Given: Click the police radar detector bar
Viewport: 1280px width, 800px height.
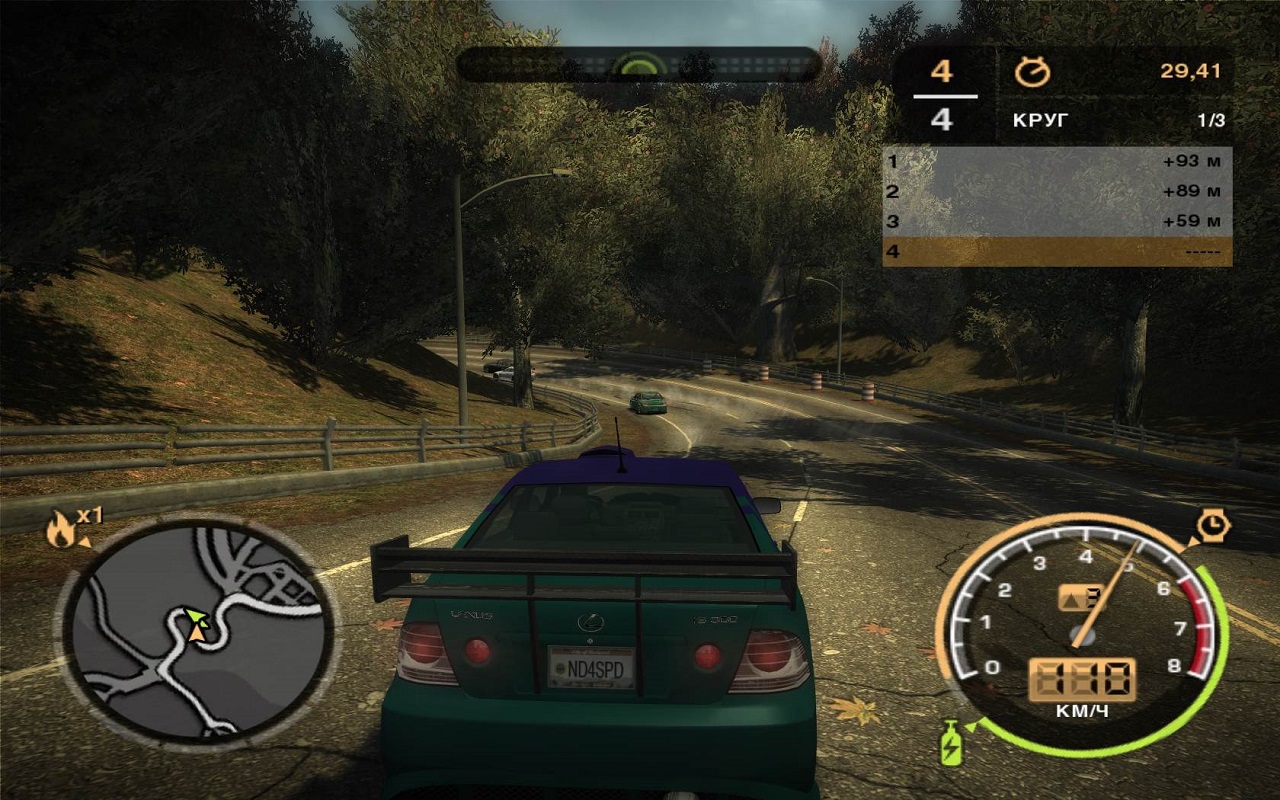Looking at the screenshot, I should (639, 66).
